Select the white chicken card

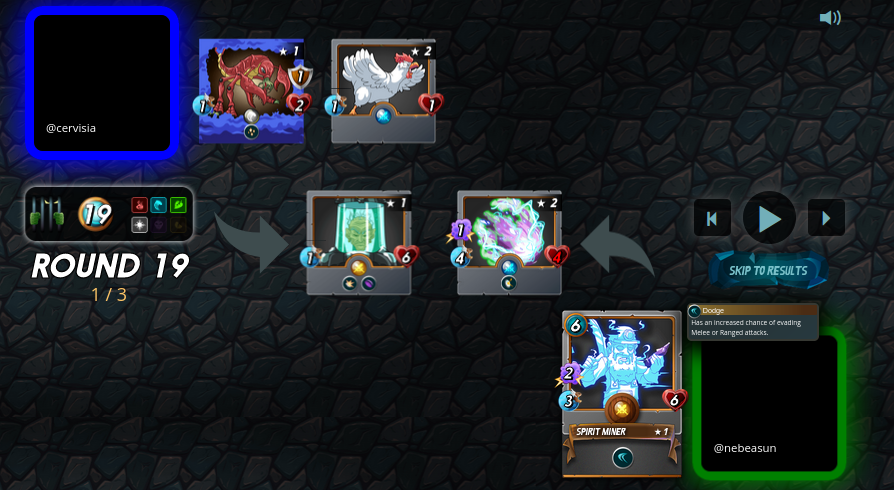[x=383, y=85]
